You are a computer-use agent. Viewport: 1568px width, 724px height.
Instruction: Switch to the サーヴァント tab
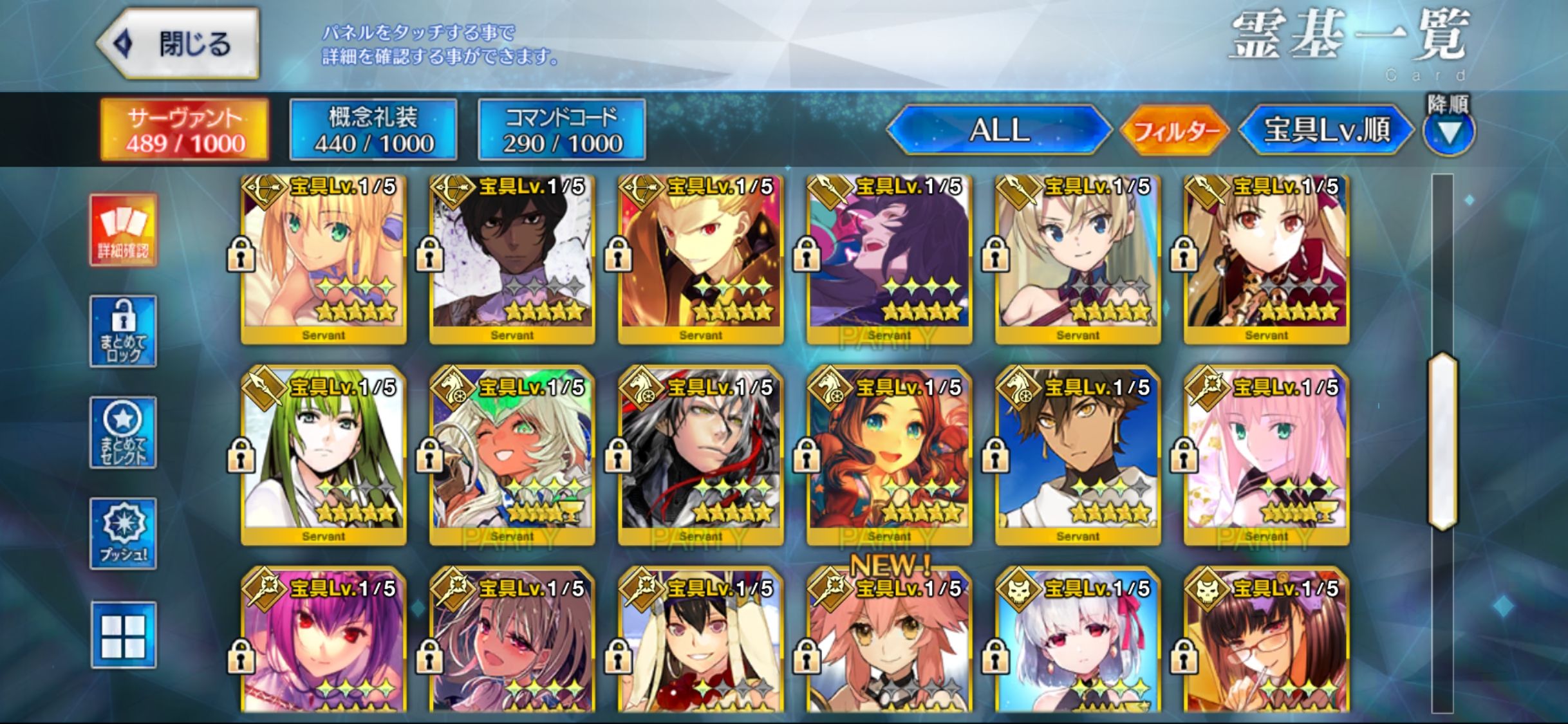pos(185,130)
